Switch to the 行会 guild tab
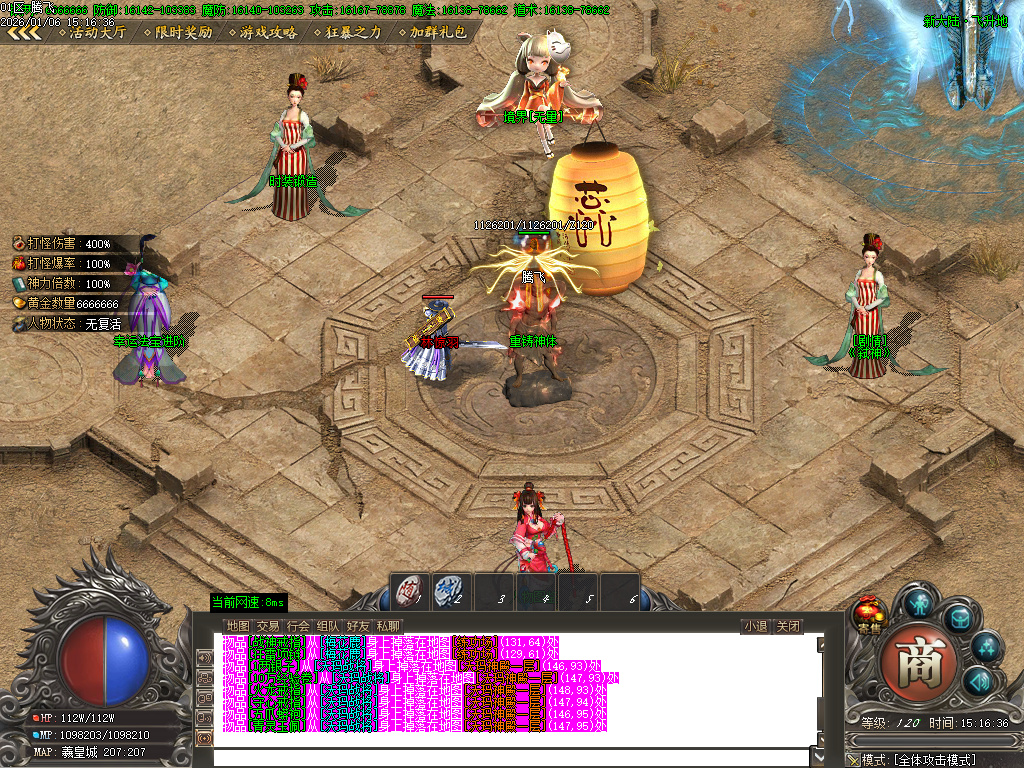1024x768 pixels. pyautogui.click(x=298, y=626)
